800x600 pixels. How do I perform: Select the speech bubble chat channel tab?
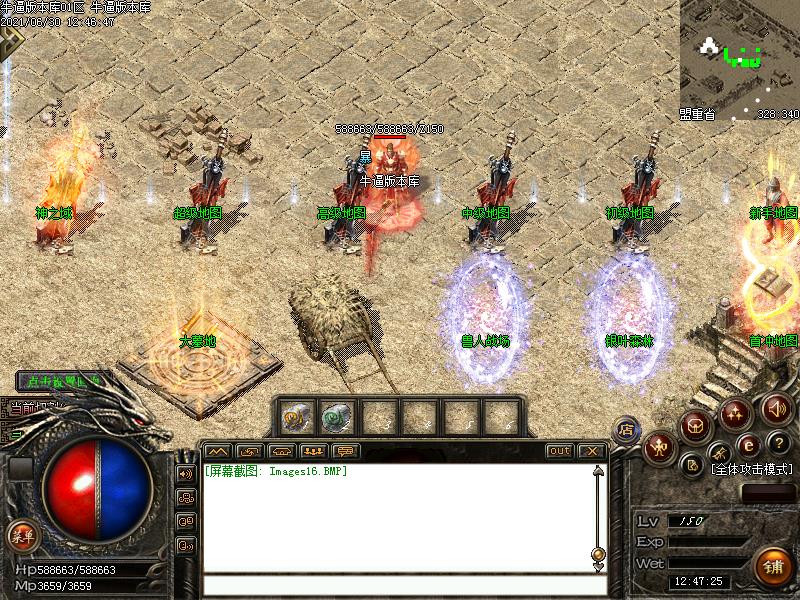click(x=346, y=451)
